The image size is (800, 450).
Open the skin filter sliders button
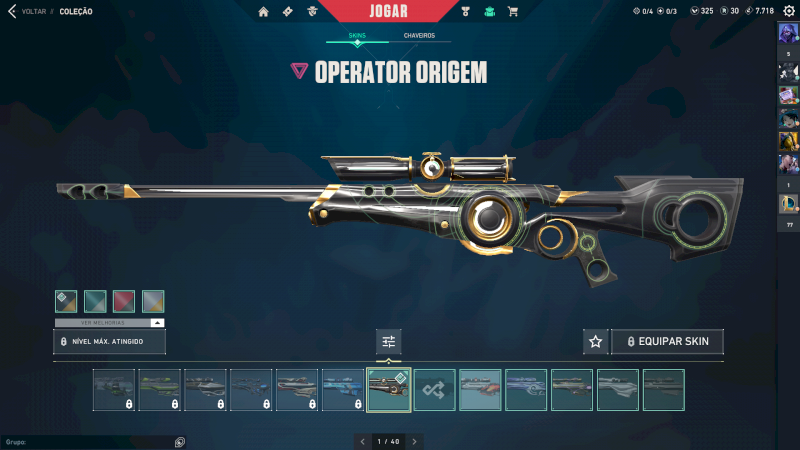click(389, 342)
